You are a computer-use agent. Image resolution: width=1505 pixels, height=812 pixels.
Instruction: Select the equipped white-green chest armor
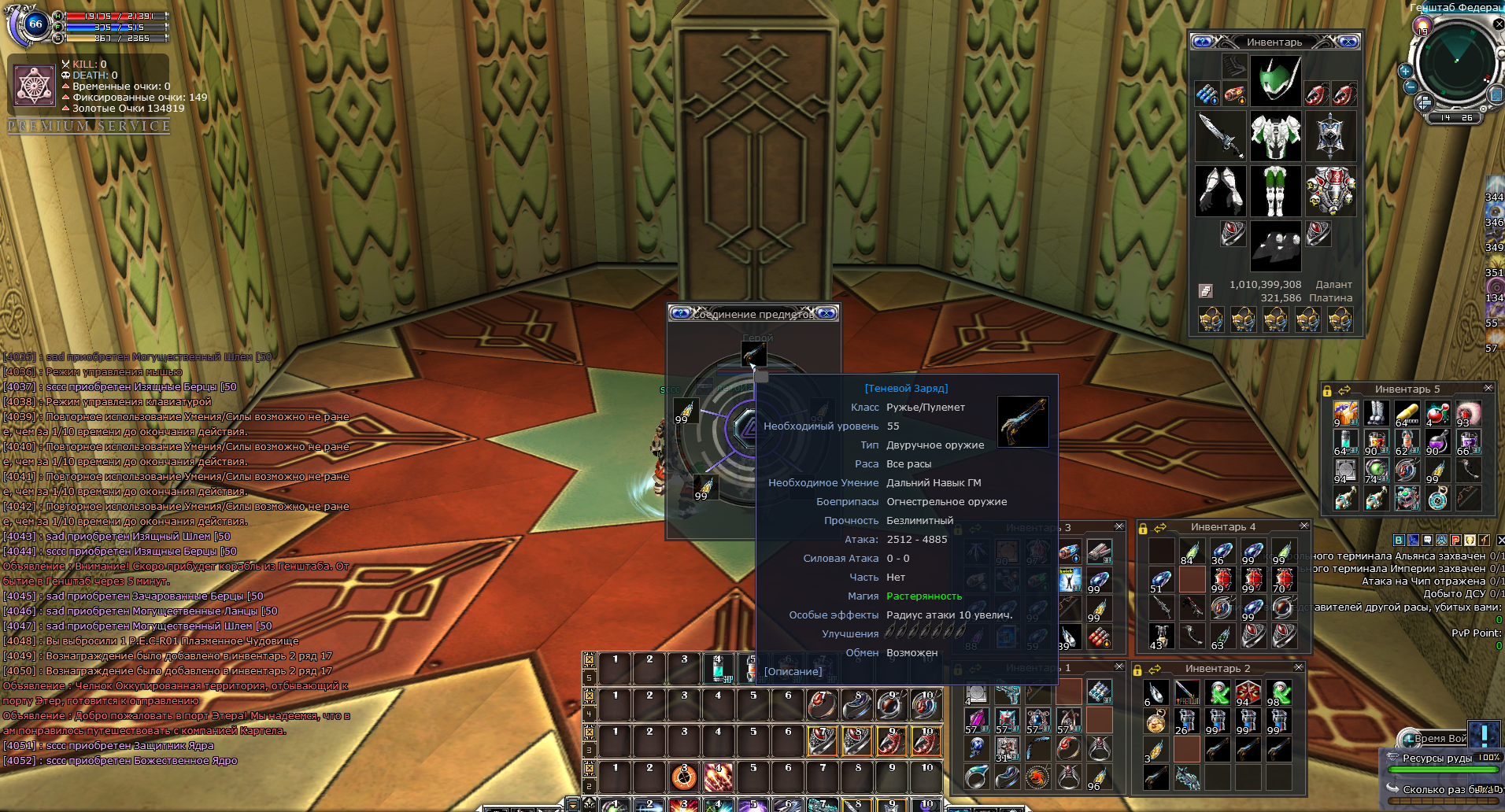coord(1275,135)
